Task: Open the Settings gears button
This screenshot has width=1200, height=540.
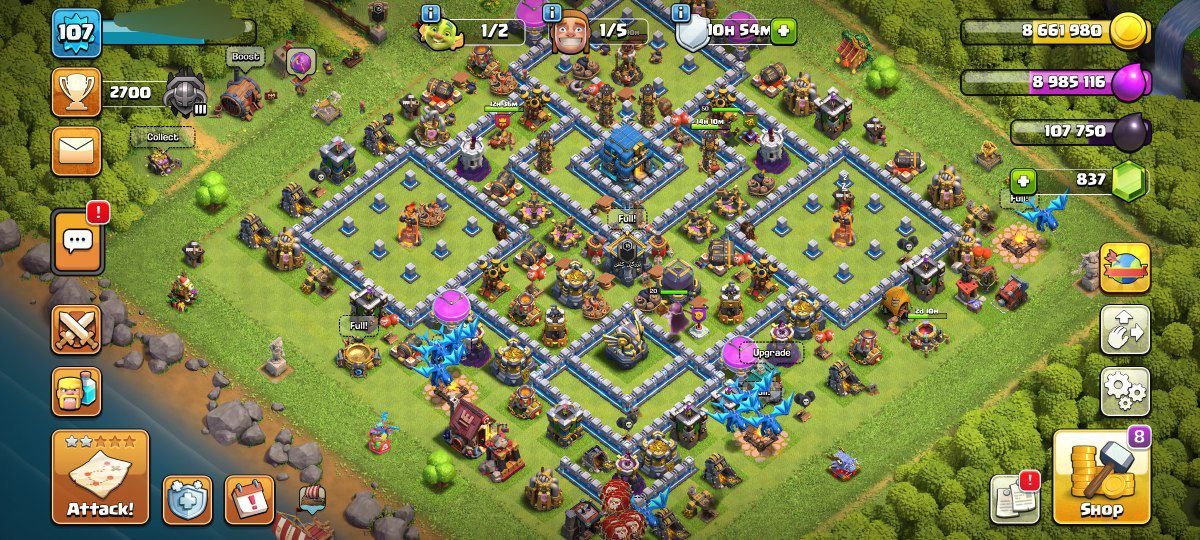Action: (x=1125, y=391)
